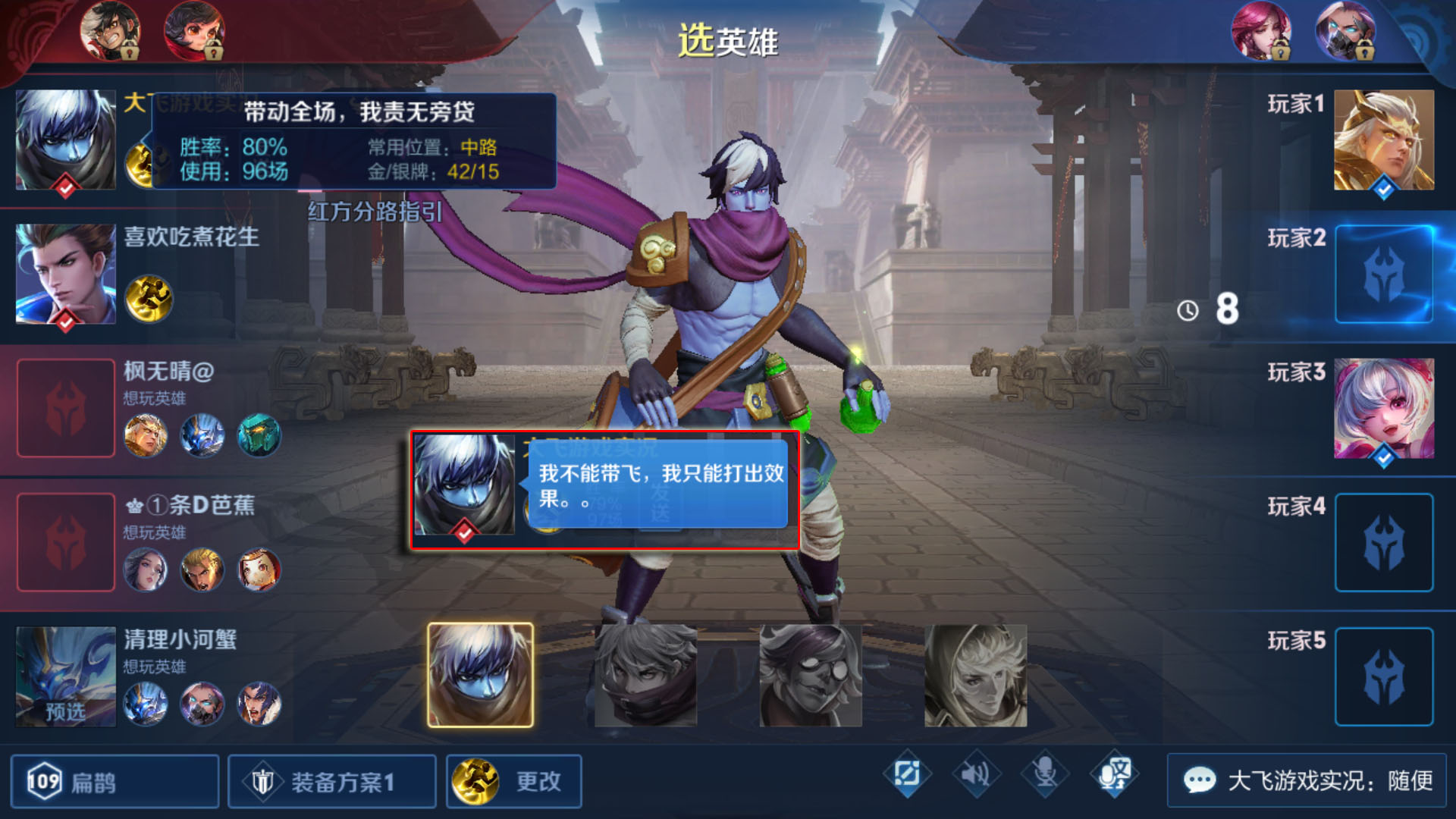This screenshot has height=819, width=1456.
Task: Select the highlighted blue-faced skin thumbnail
Action: (x=480, y=675)
